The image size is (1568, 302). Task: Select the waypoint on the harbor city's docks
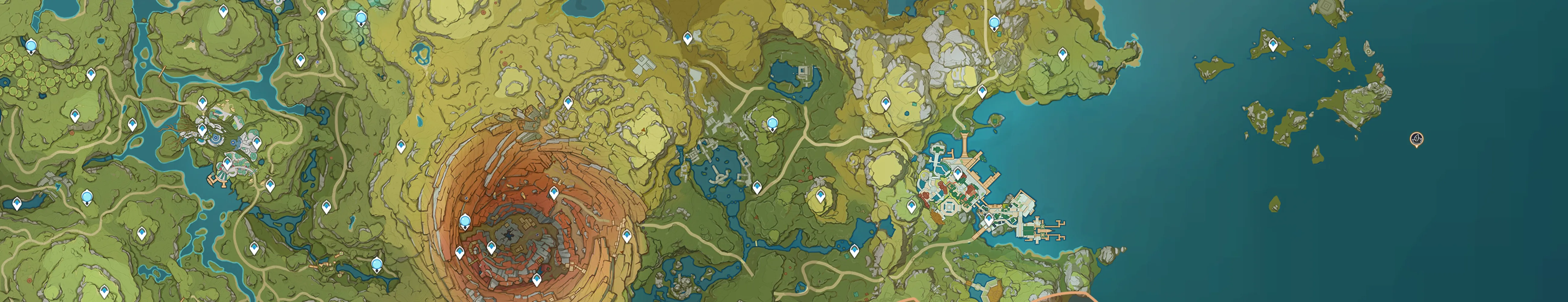point(989,219)
